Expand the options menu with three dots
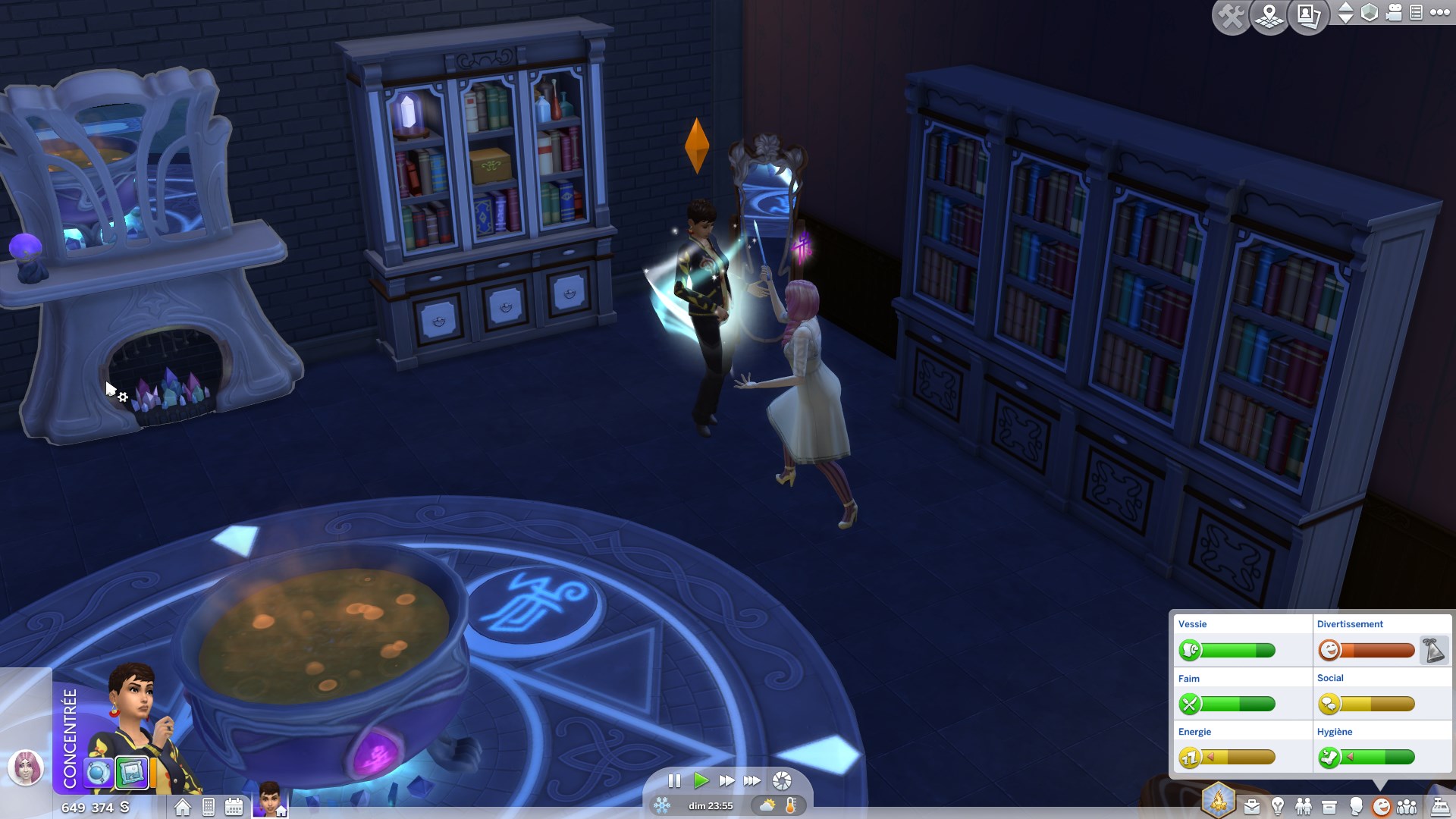 (1439, 13)
